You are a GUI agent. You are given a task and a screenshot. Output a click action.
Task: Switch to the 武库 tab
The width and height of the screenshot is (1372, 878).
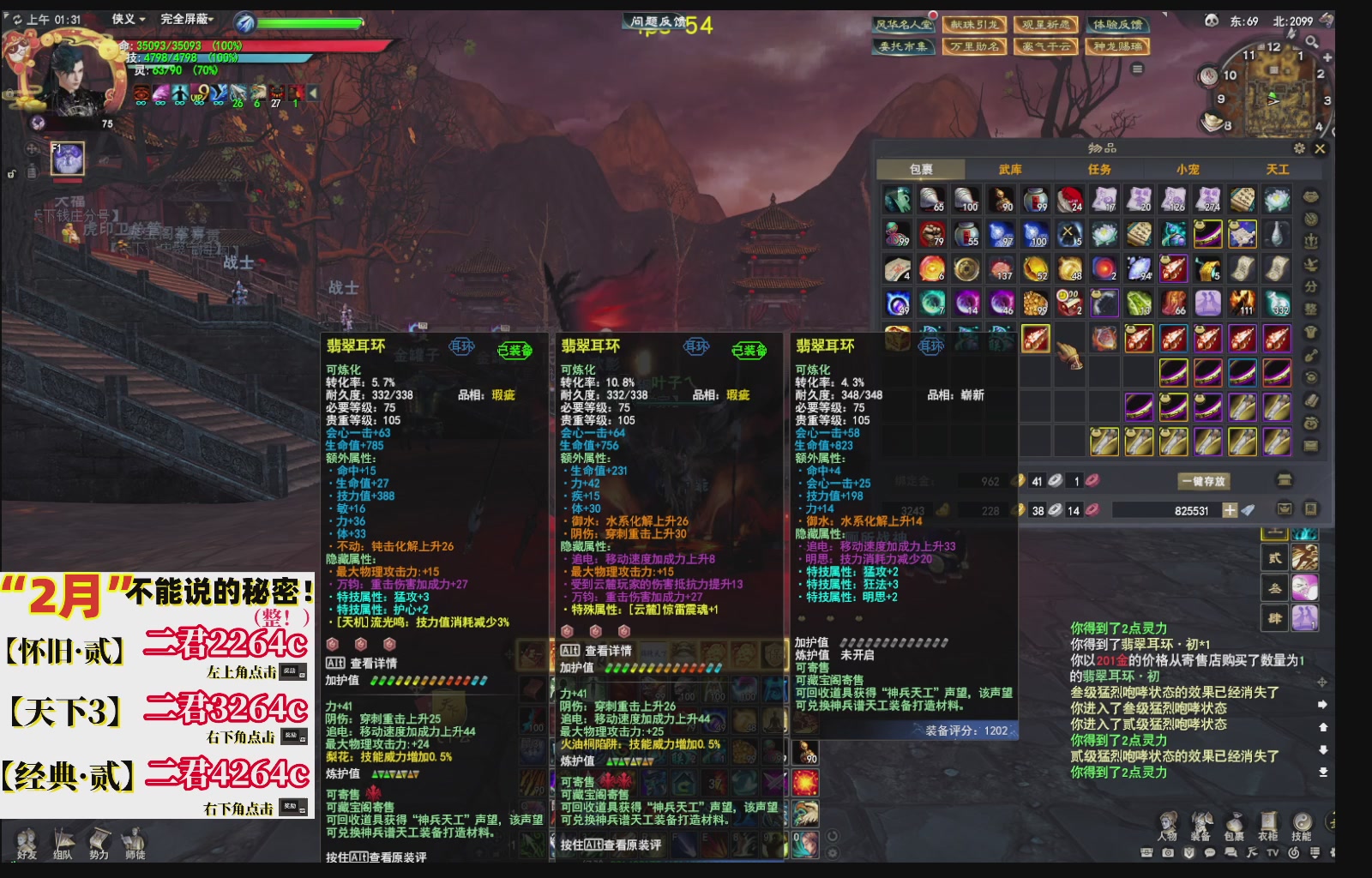[x=1010, y=169]
